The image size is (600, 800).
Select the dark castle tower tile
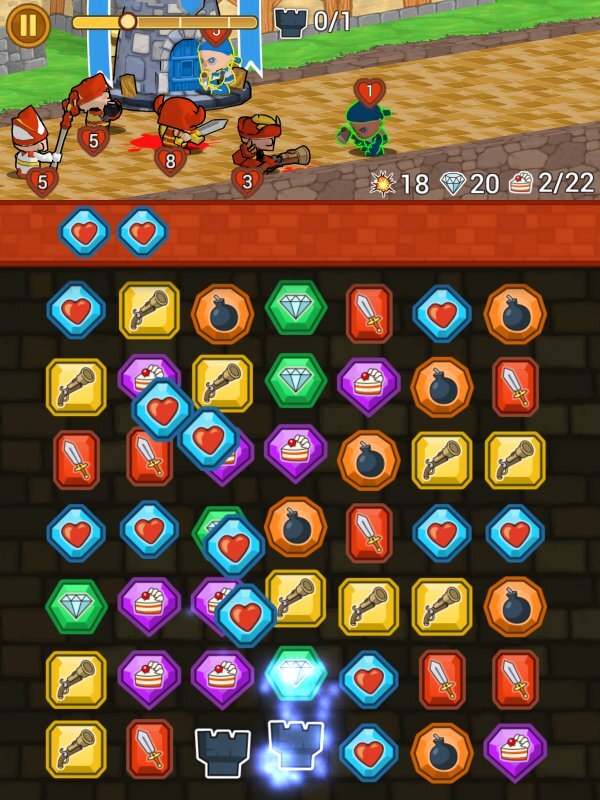tap(222, 751)
